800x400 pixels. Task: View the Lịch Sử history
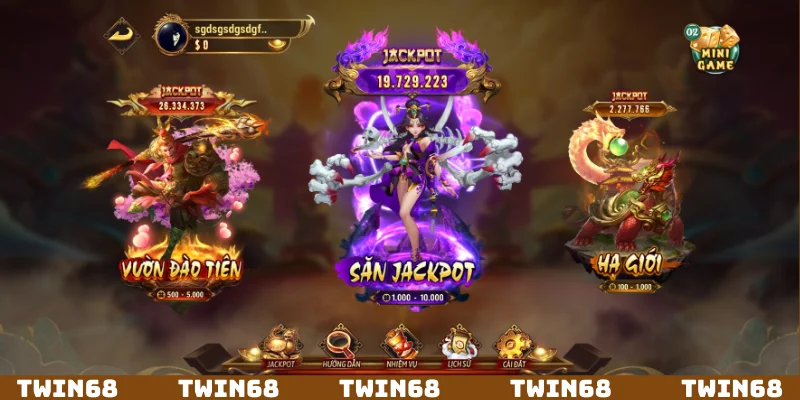point(459,346)
